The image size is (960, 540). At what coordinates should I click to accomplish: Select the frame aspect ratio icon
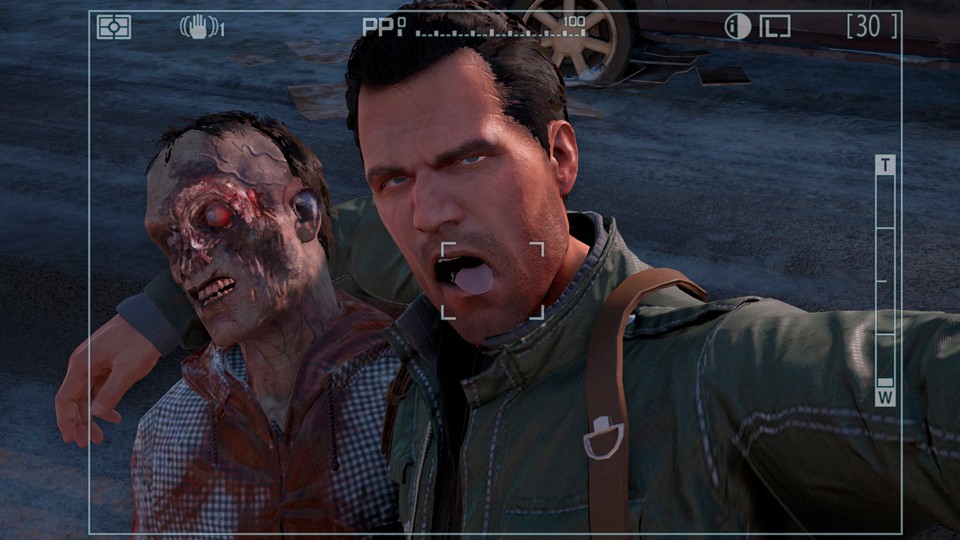point(774,27)
